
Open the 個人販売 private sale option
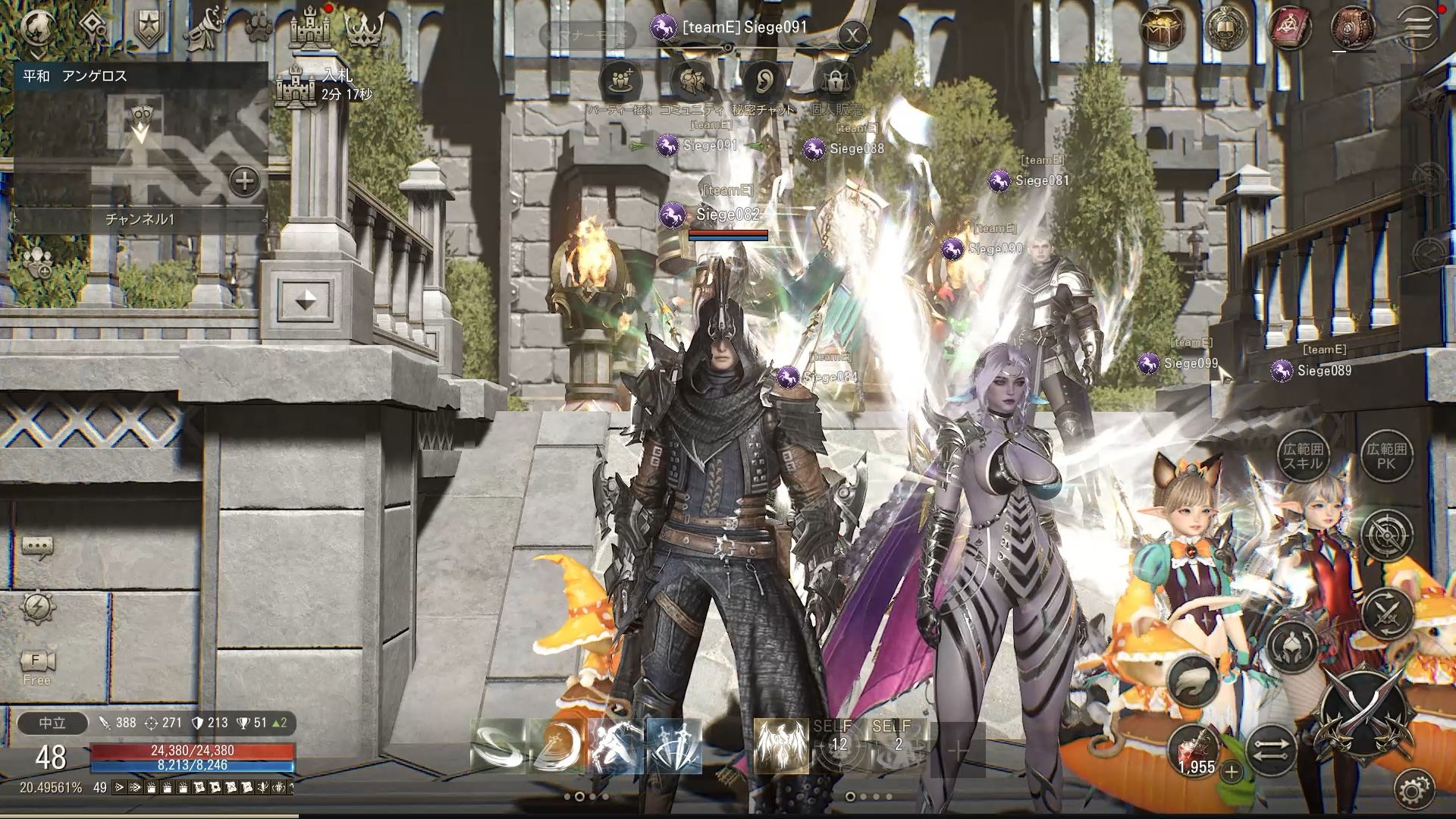coord(836,80)
